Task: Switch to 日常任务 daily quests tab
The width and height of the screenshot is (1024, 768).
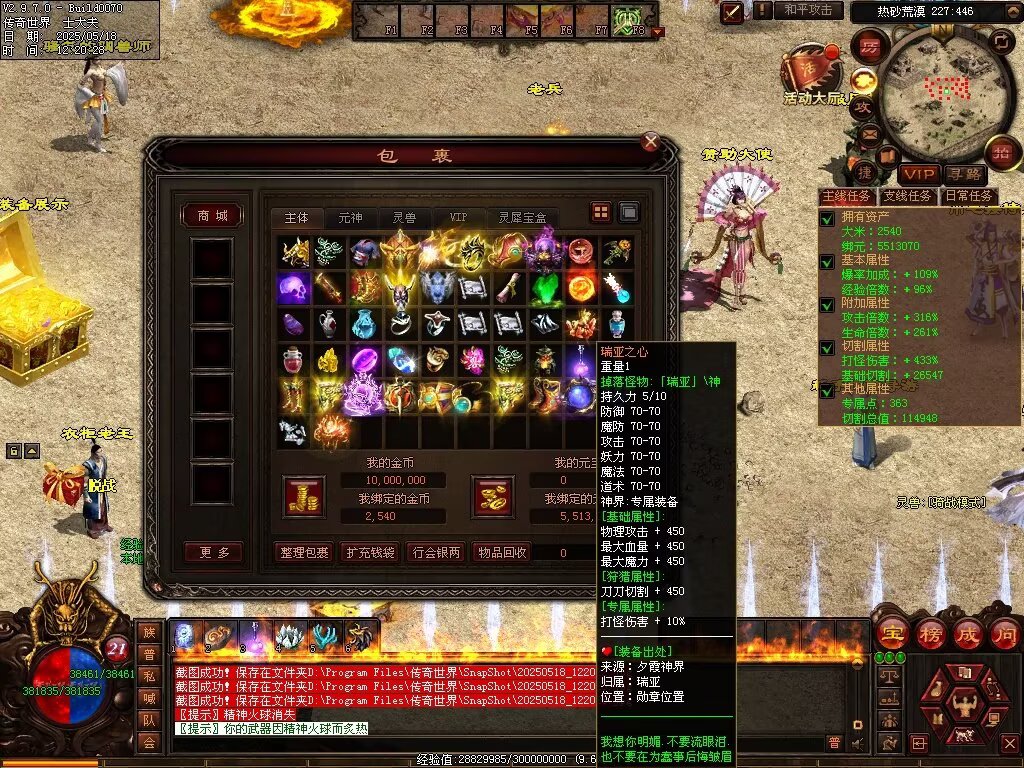Action: (x=968, y=196)
